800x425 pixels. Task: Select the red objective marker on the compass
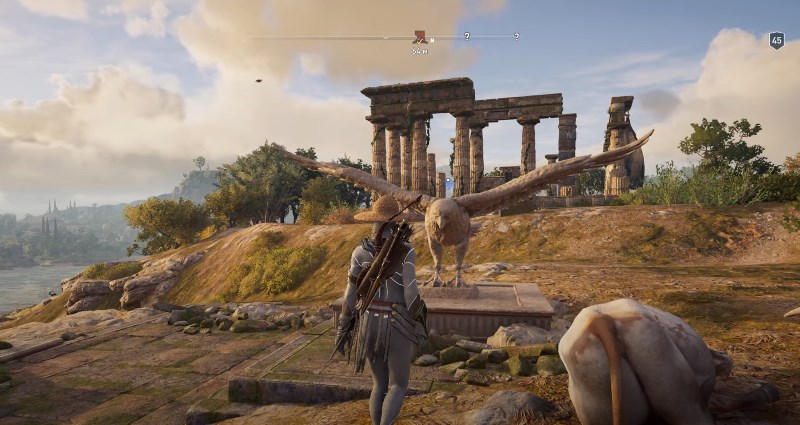click(420, 36)
